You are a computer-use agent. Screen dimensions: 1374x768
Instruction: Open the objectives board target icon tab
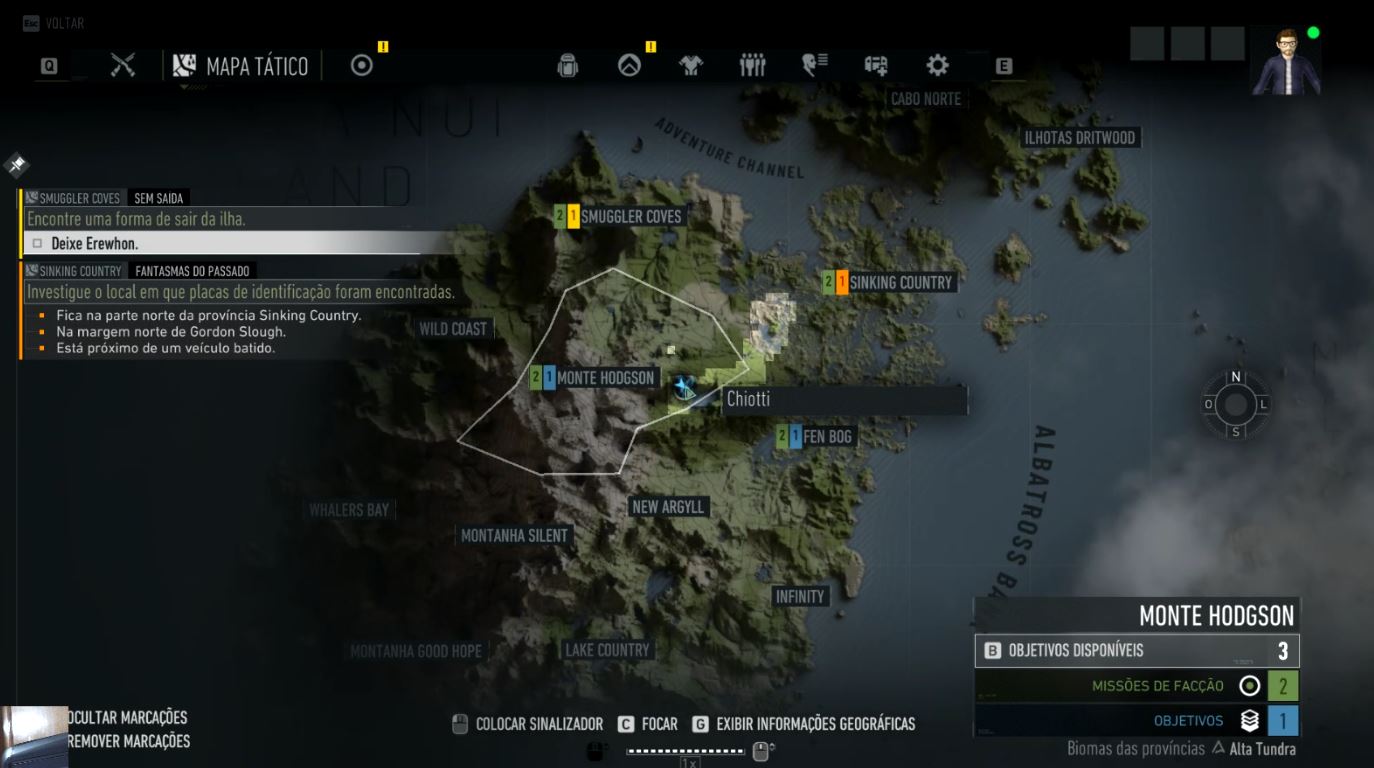362,66
